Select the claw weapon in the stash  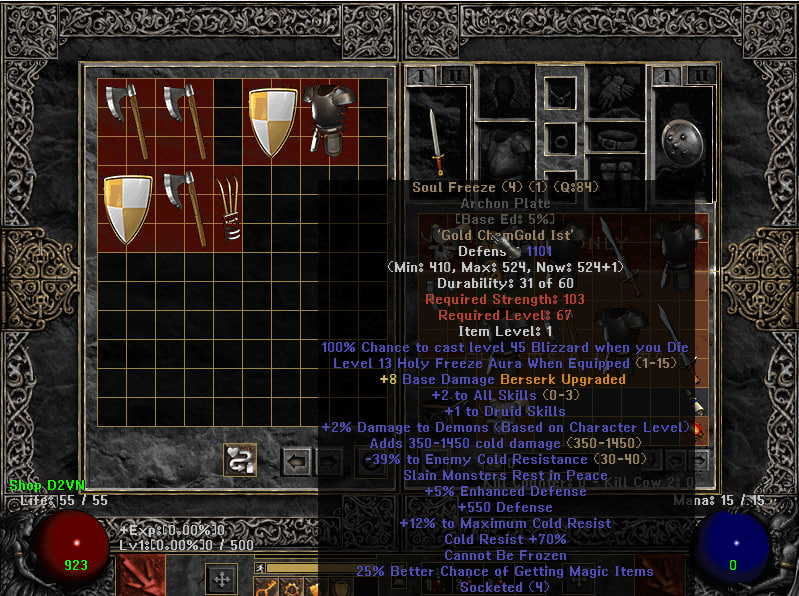click(229, 208)
